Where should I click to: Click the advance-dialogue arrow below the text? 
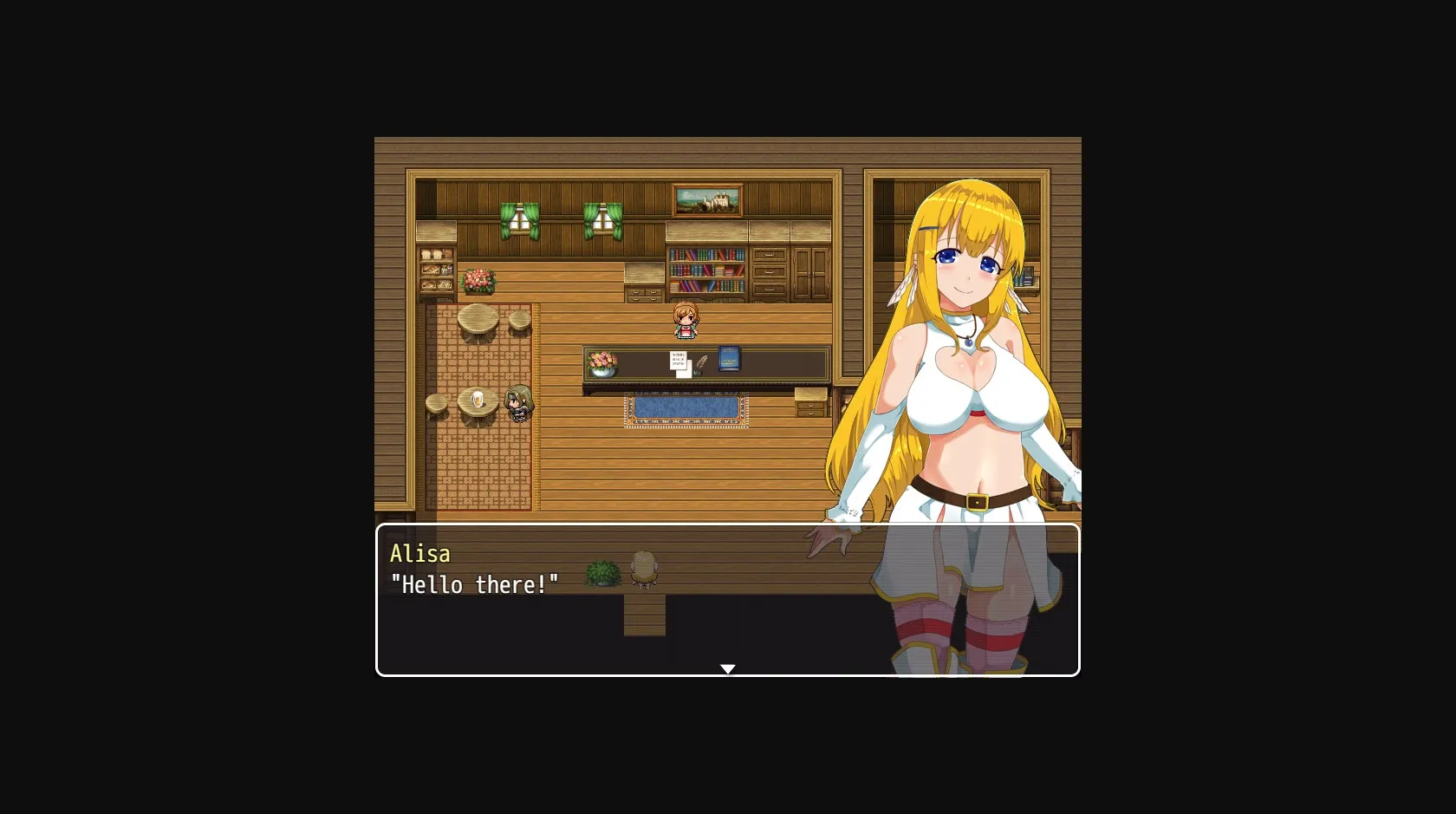[x=727, y=668]
